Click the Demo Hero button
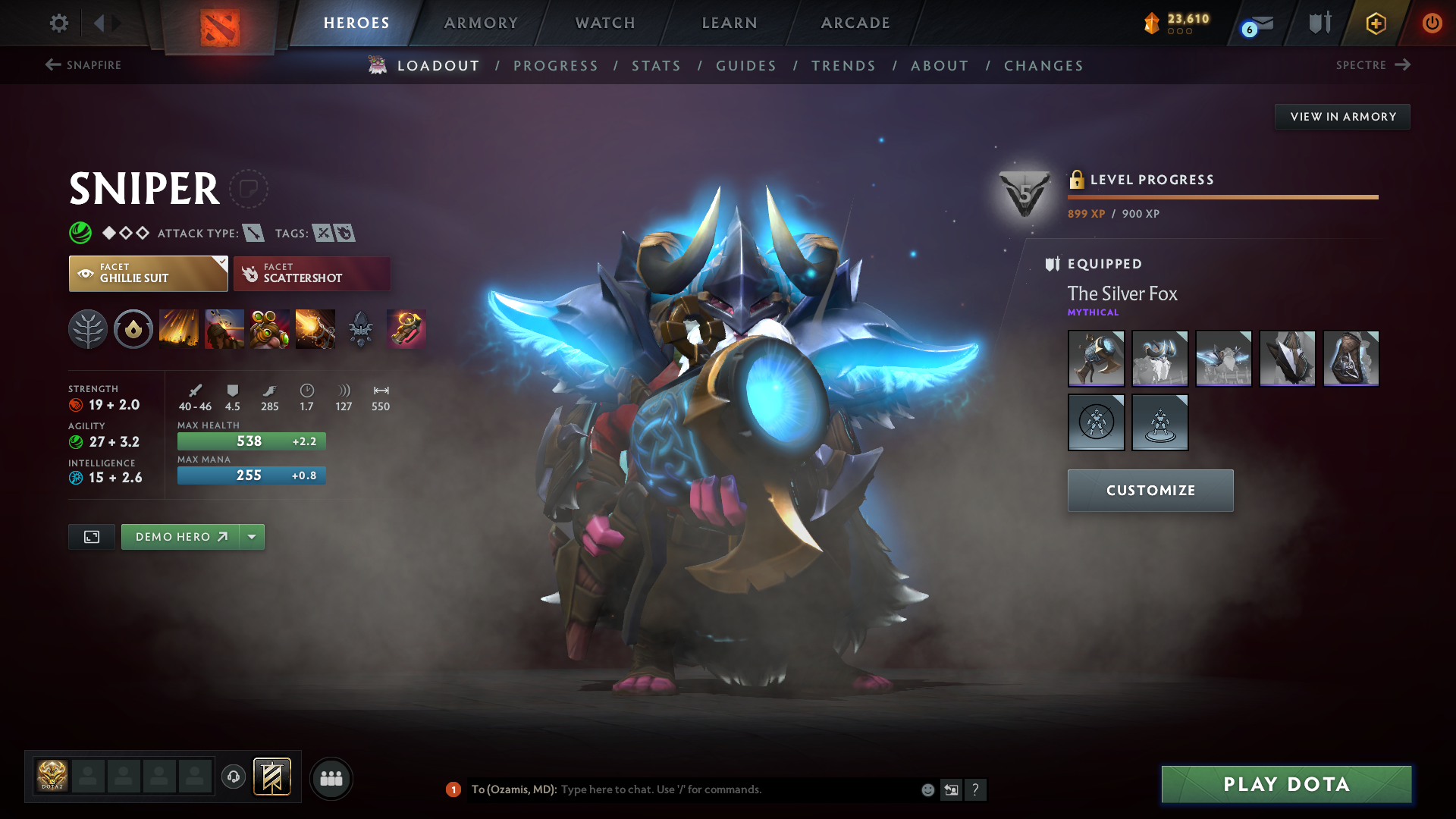Viewport: 1456px width, 819px height. point(180,537)
